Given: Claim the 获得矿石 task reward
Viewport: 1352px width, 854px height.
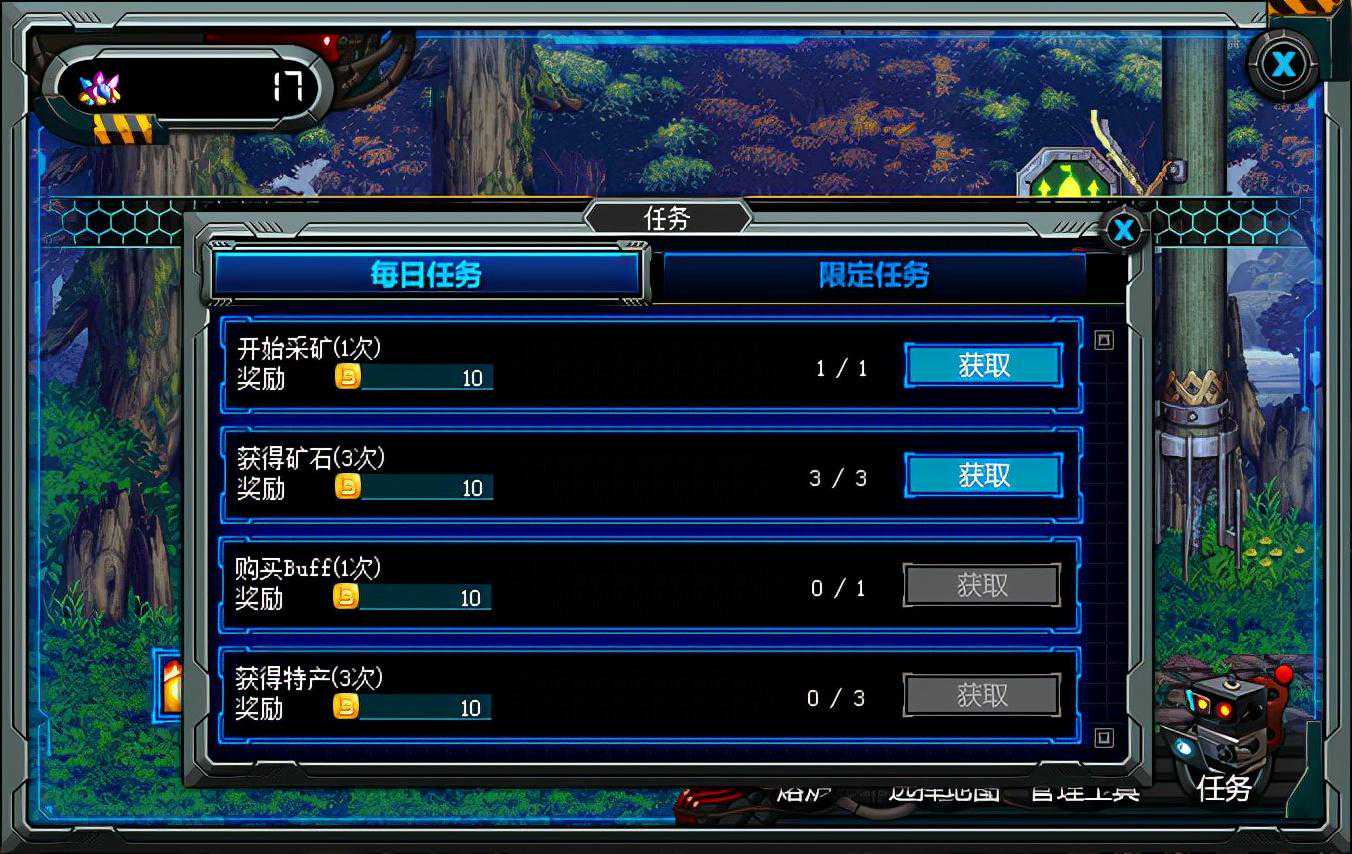Looking at the screenshot, I should point(983,476).
